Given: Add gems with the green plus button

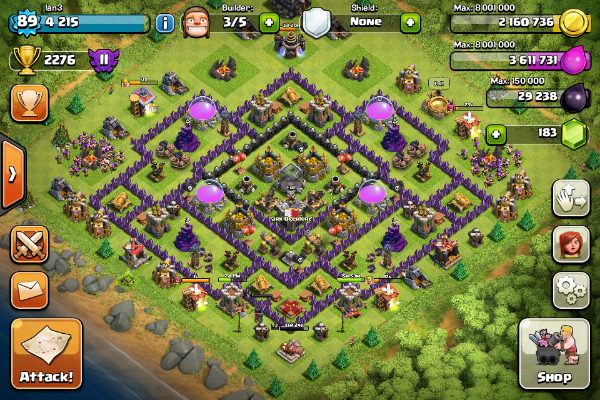Looking at the screenshot, I should click(495, 133).
